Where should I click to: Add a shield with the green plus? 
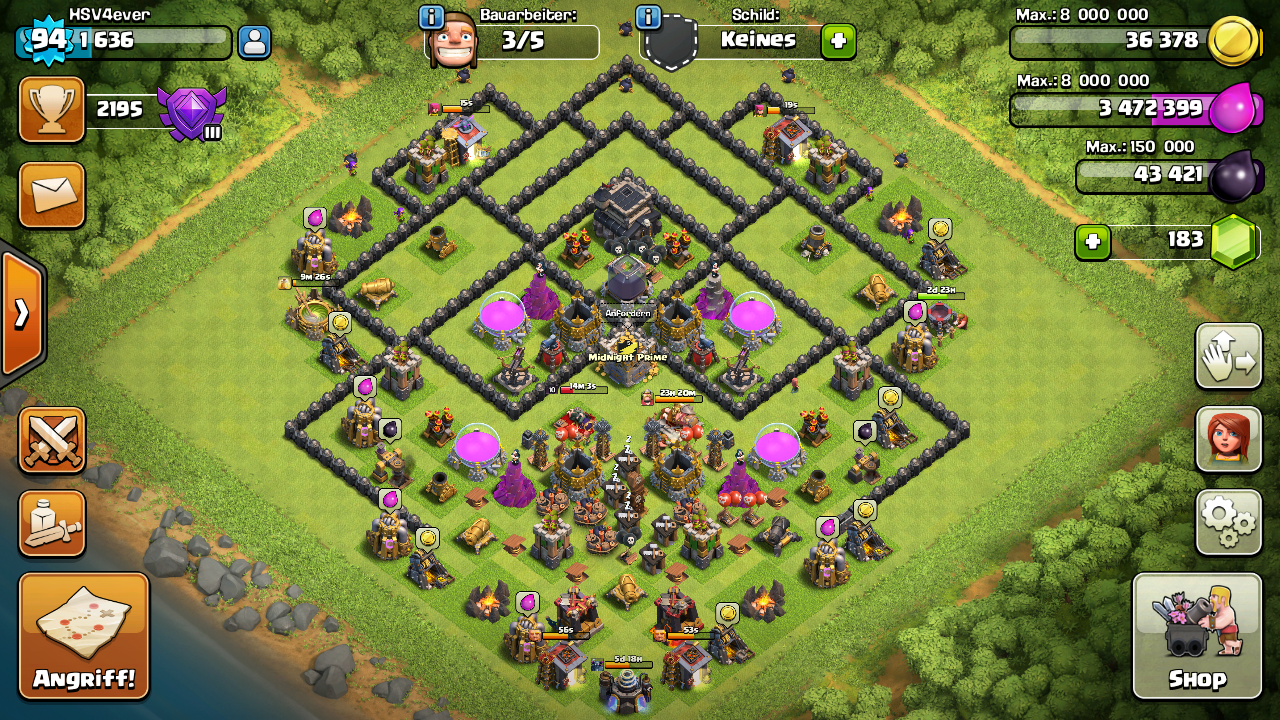click(x=838, y=42)
